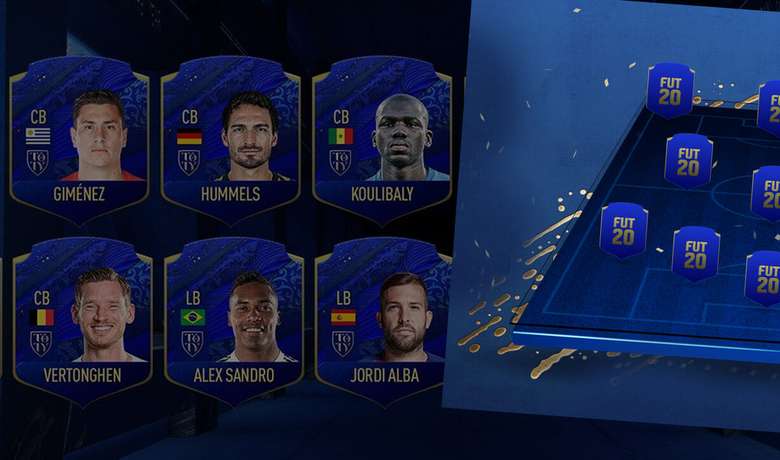Select the Giménez CB card

pos(80,140)
